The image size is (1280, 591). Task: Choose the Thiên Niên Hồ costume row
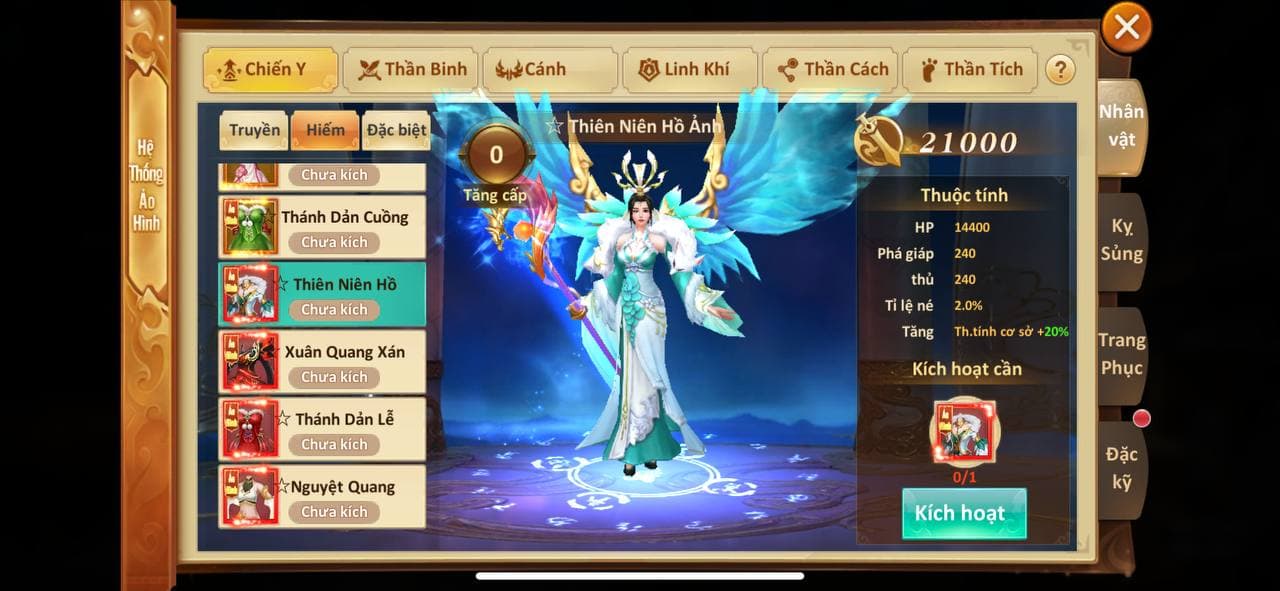pos(322,294)
